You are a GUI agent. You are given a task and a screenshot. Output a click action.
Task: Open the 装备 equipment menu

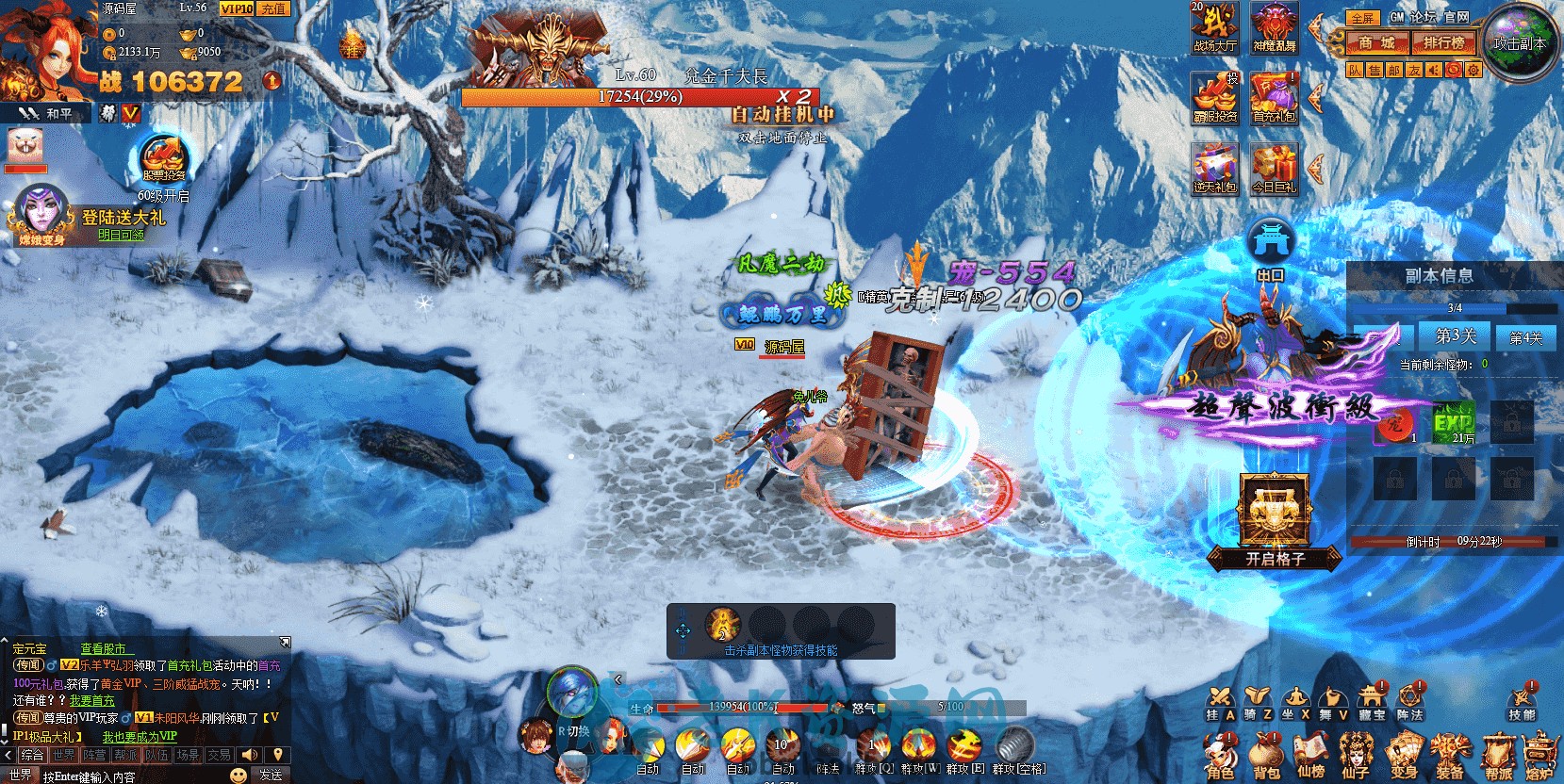point(1448,756)
